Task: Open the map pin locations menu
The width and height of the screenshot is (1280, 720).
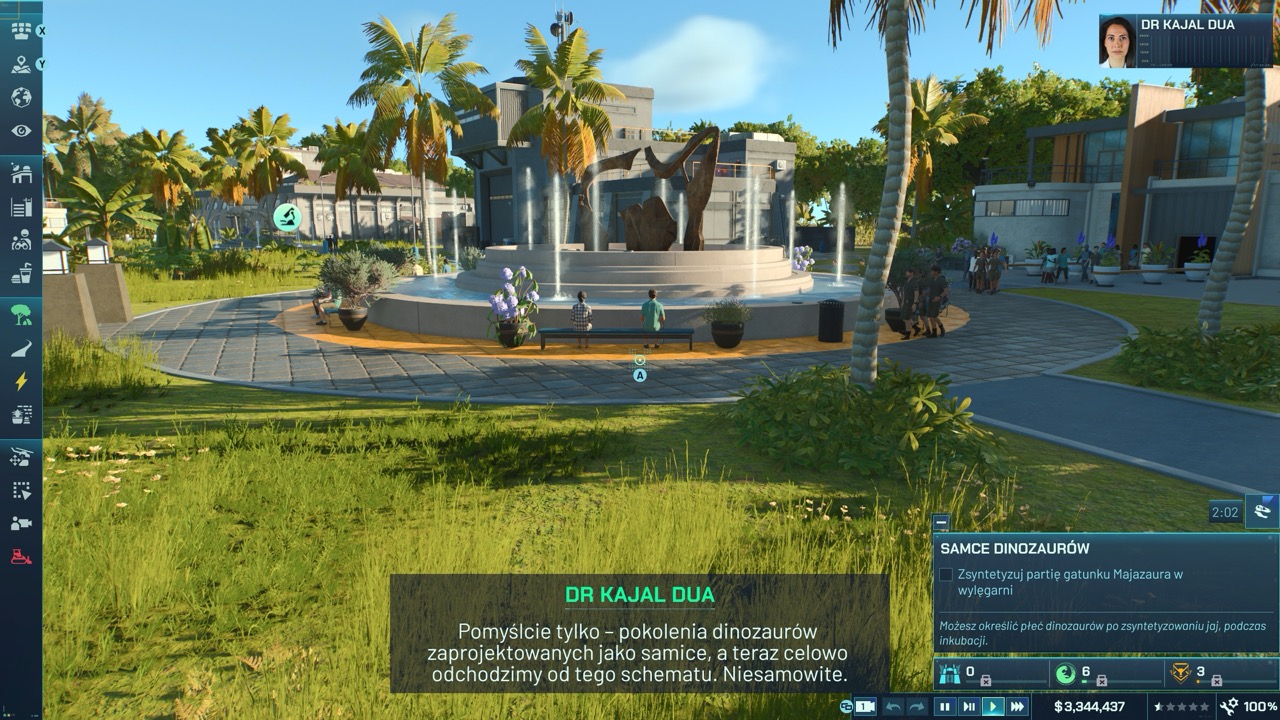Action: click(x=21, y=65)
